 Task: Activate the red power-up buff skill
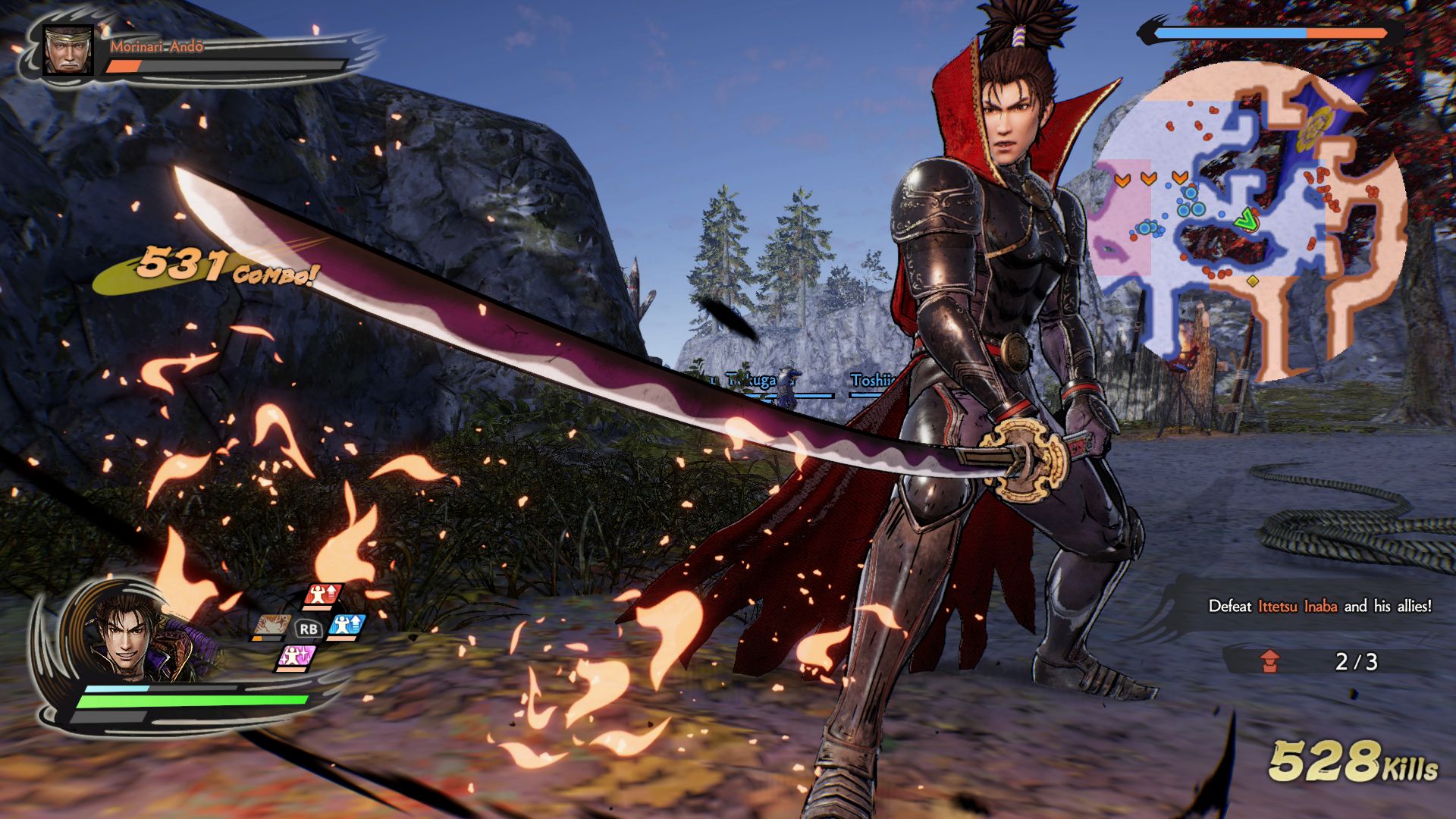[324, 595]
